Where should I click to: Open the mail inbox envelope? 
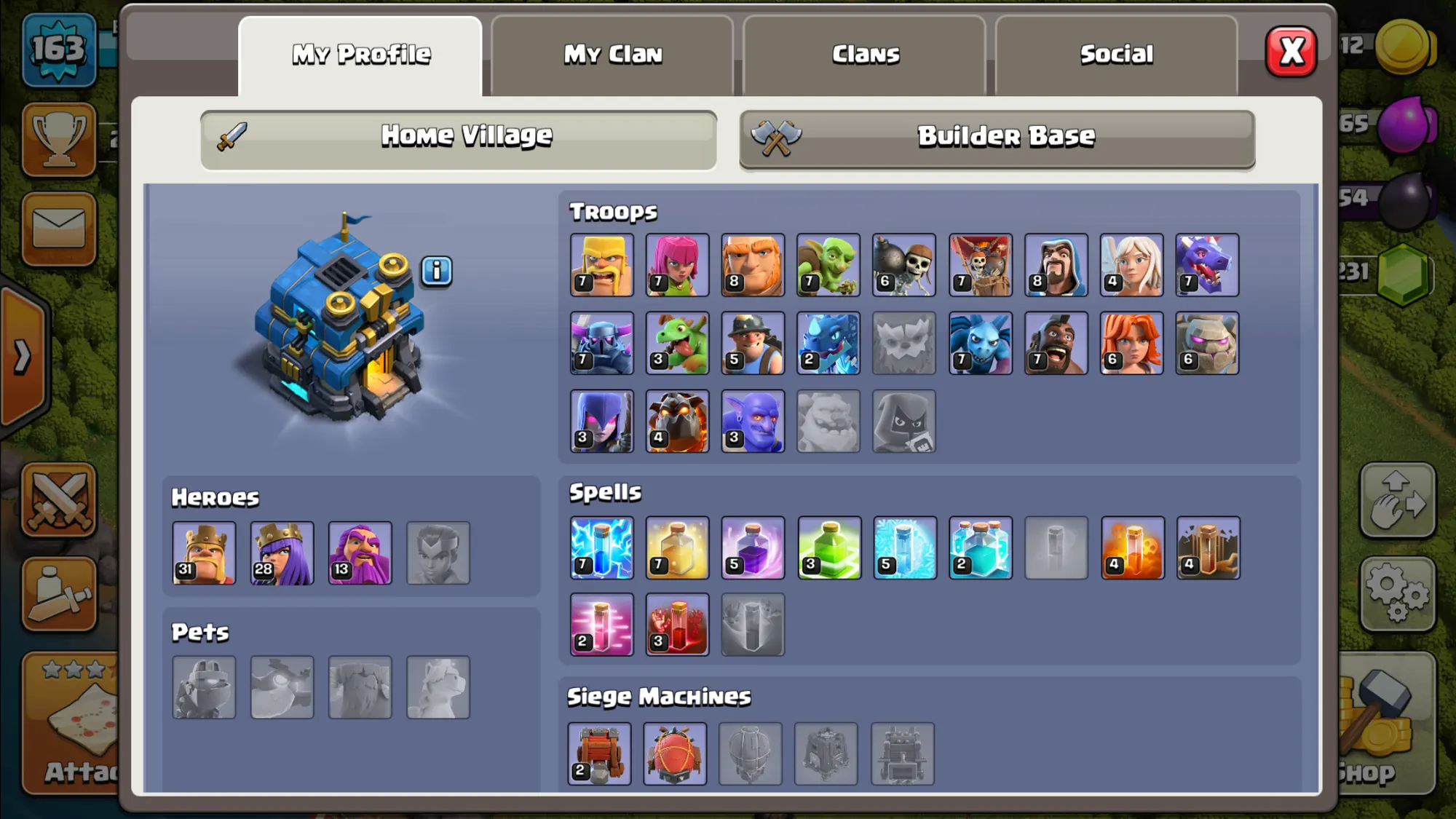(x=59, y=229)
